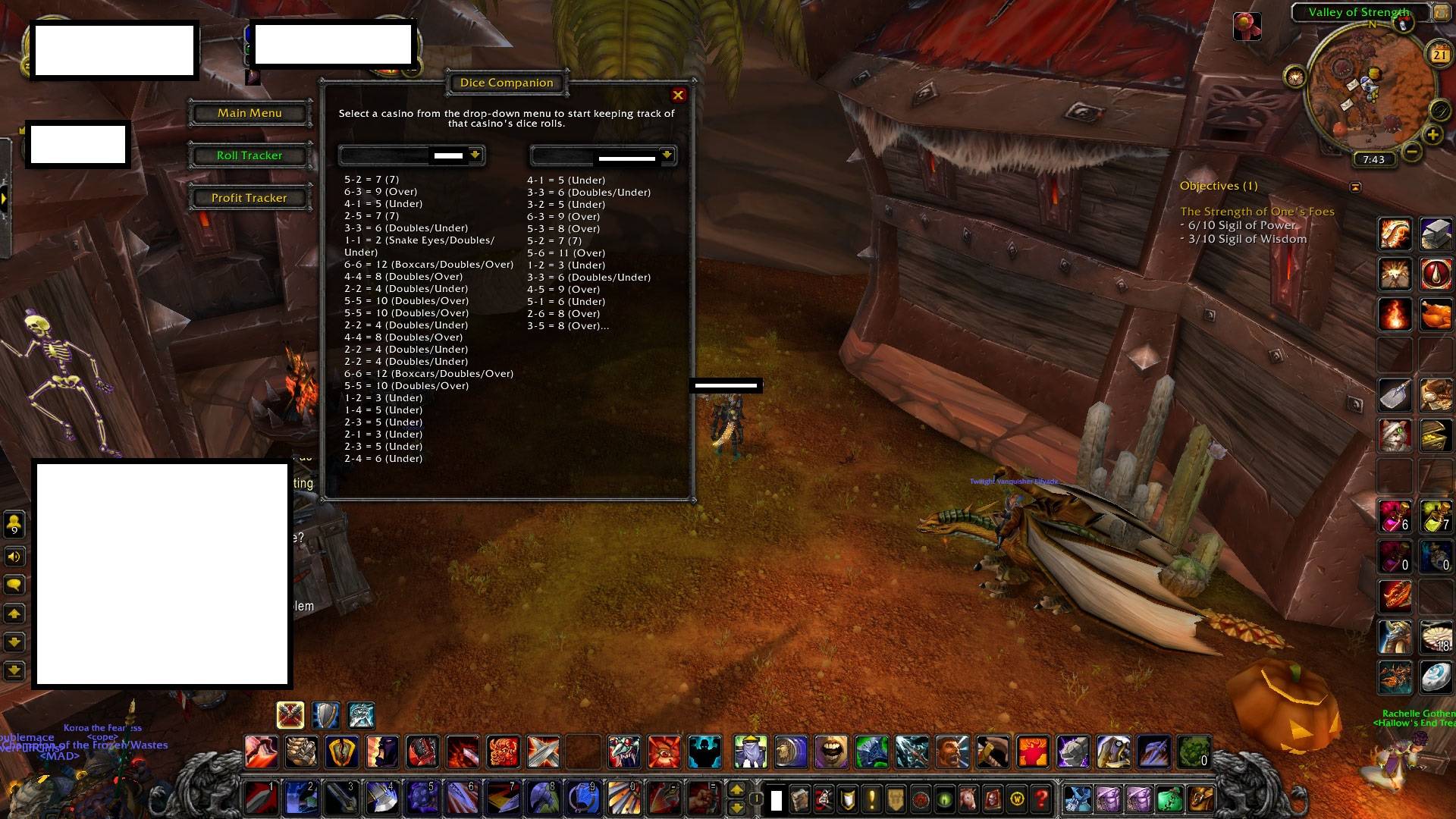The width and height of the screenshot is (1456, 819).
Task: Close the Dice Companion window
Action: [678, 95]
